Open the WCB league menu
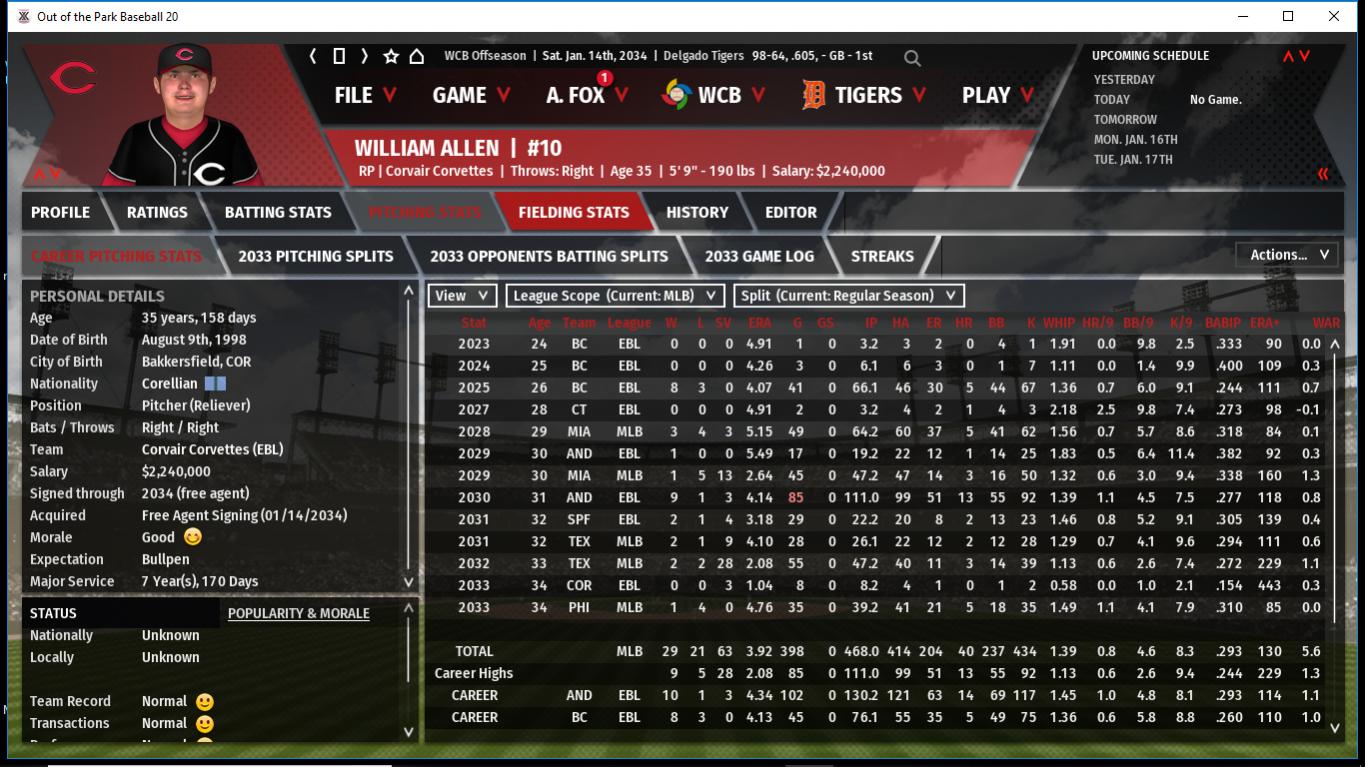The height and width of the screenshot is (767, 1365). click(x=713, y=95)
